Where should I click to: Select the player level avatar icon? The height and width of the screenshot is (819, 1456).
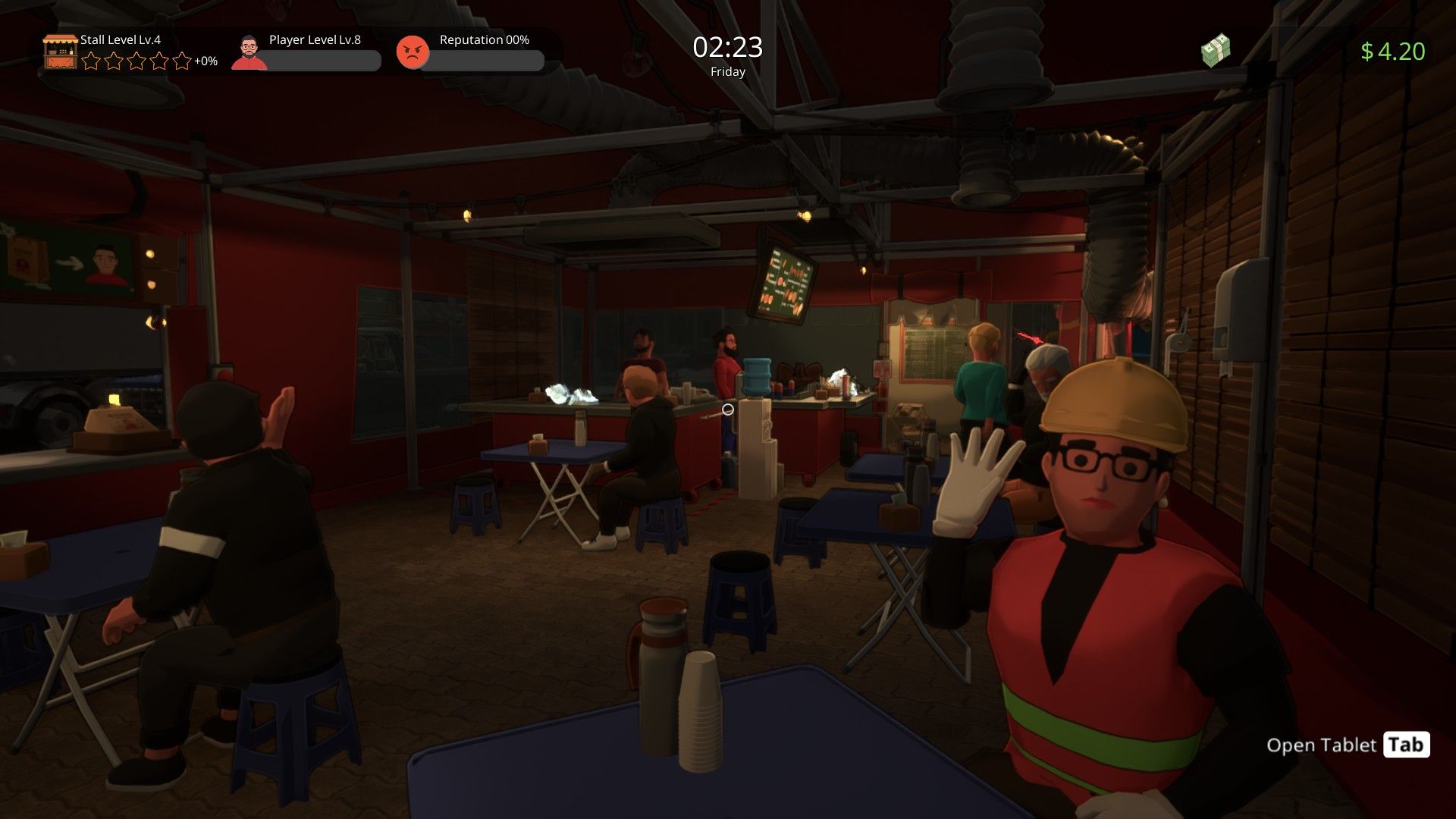249,52
